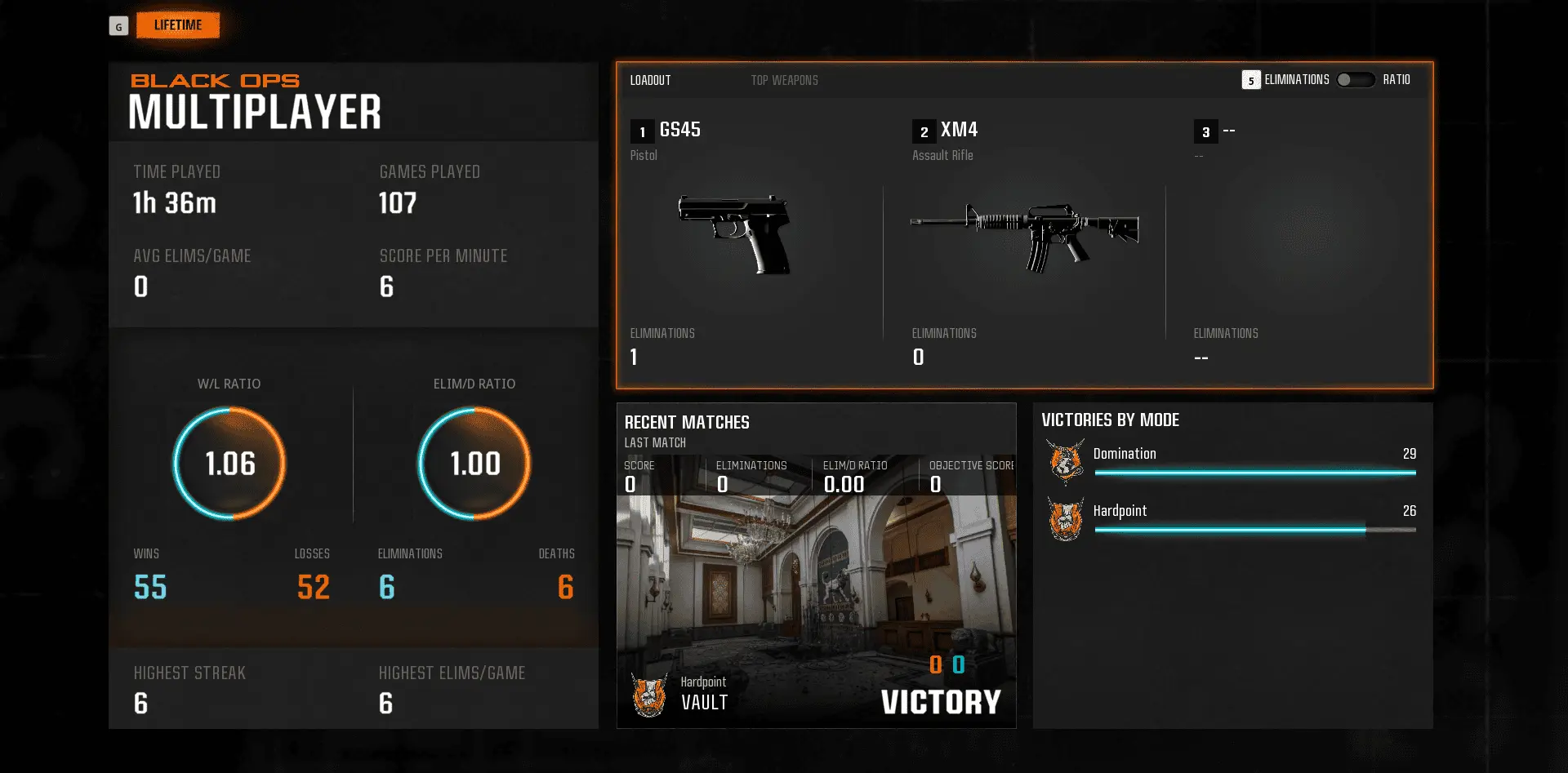The image size is (1568, 773).
Task: Select the LIFETIME tab
Action: pos(177,24)
